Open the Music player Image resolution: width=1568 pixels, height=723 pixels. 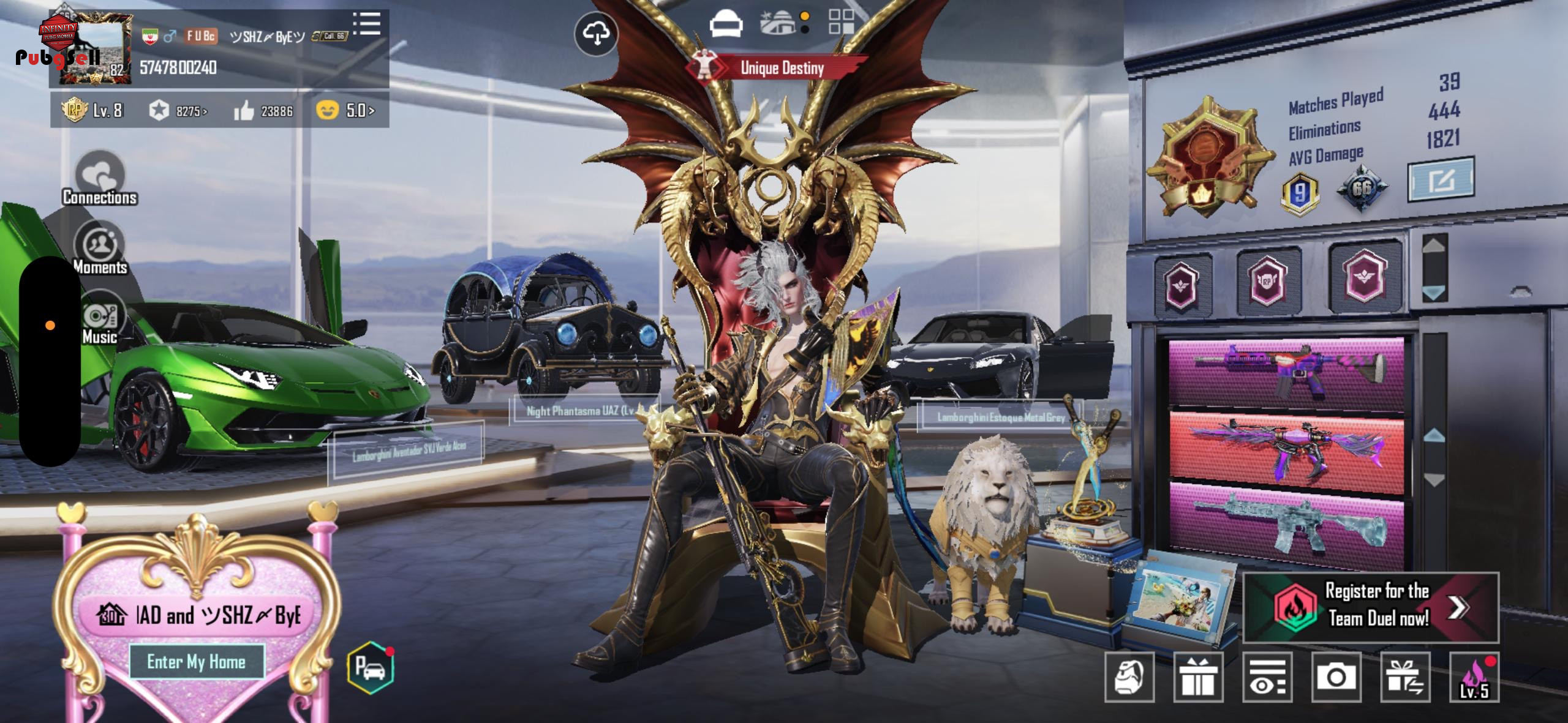click(x=100, y=319)
